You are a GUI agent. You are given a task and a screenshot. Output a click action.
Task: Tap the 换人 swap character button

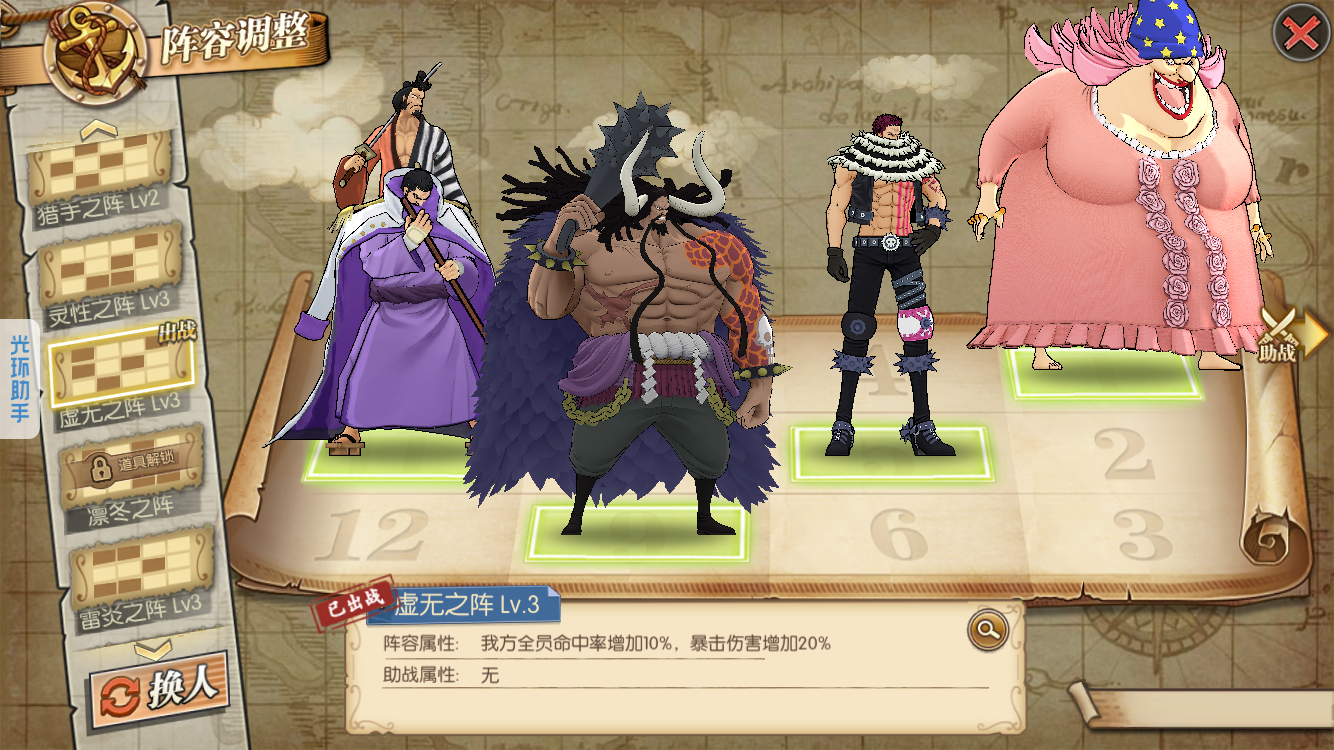pyautogui.click(x=158, y=689)
